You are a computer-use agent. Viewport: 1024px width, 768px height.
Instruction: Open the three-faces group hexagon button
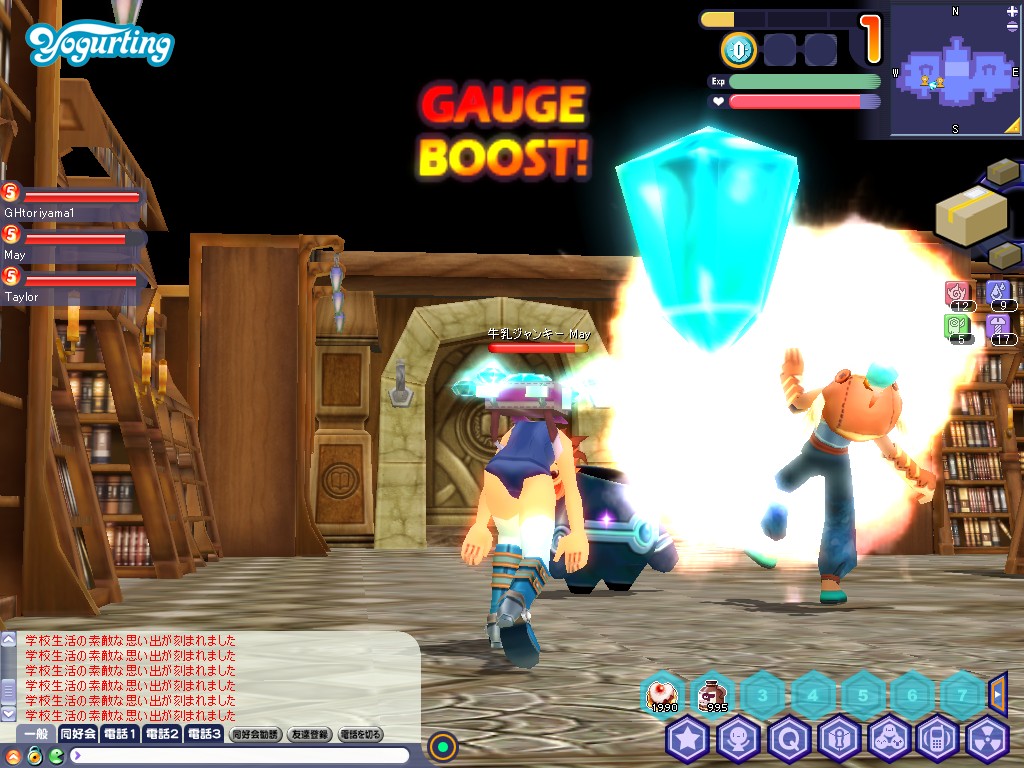click(890, 739)
